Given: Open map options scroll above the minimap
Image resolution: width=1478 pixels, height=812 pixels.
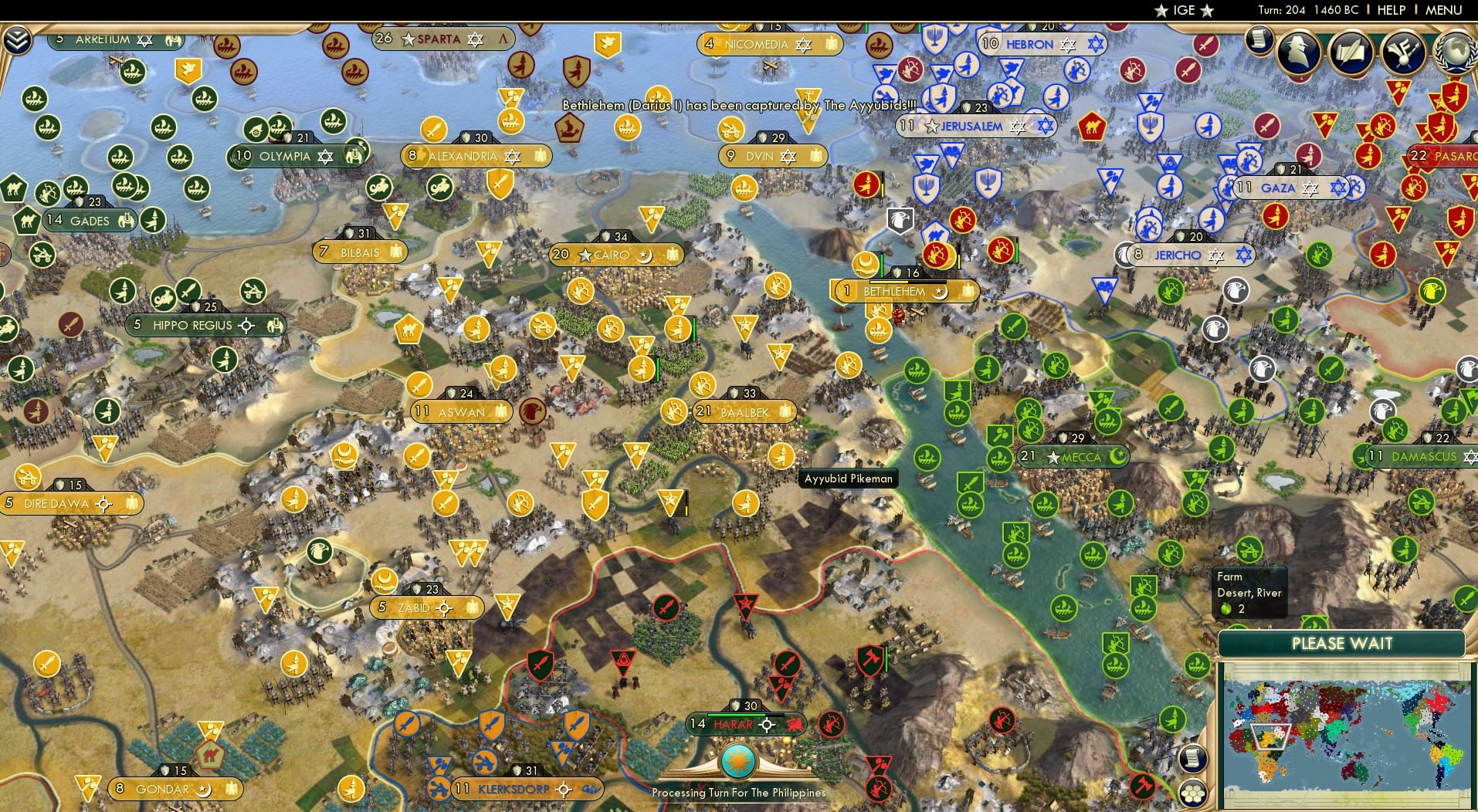Looking at the screenshot, I should pos(1192,758).
